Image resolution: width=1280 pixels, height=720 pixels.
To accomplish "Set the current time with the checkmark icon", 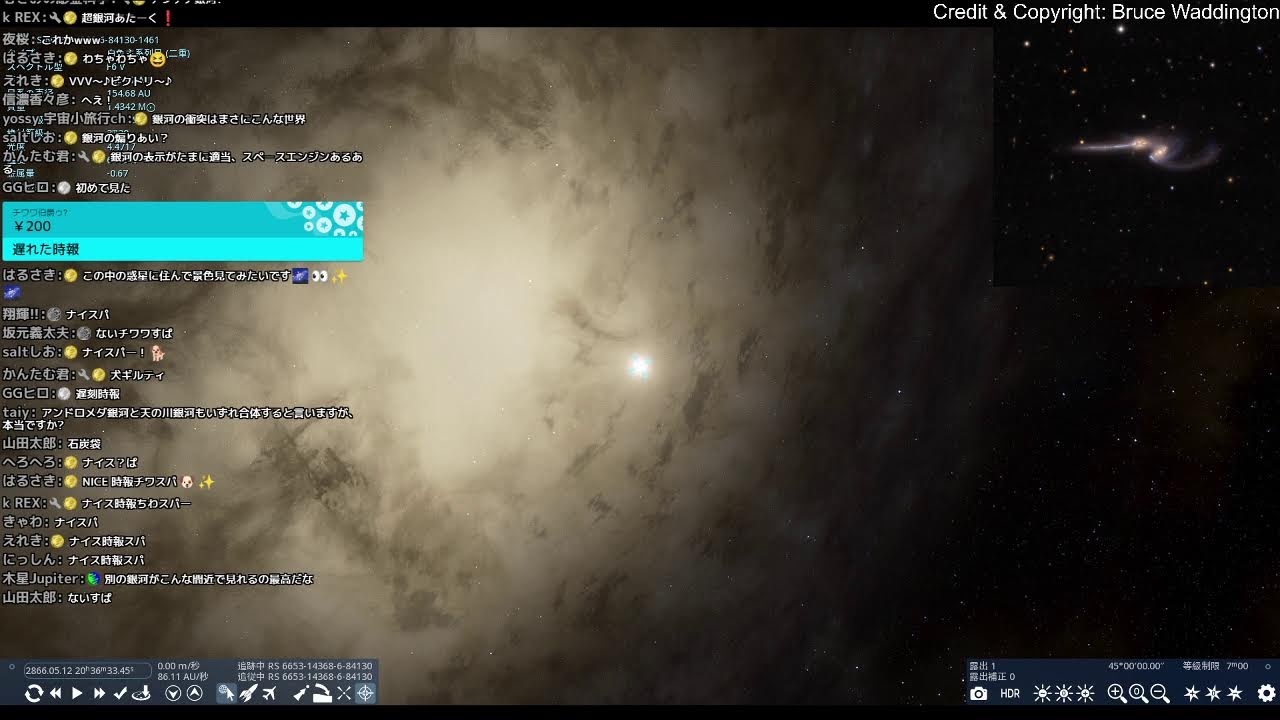I will [x=121, y=693].
